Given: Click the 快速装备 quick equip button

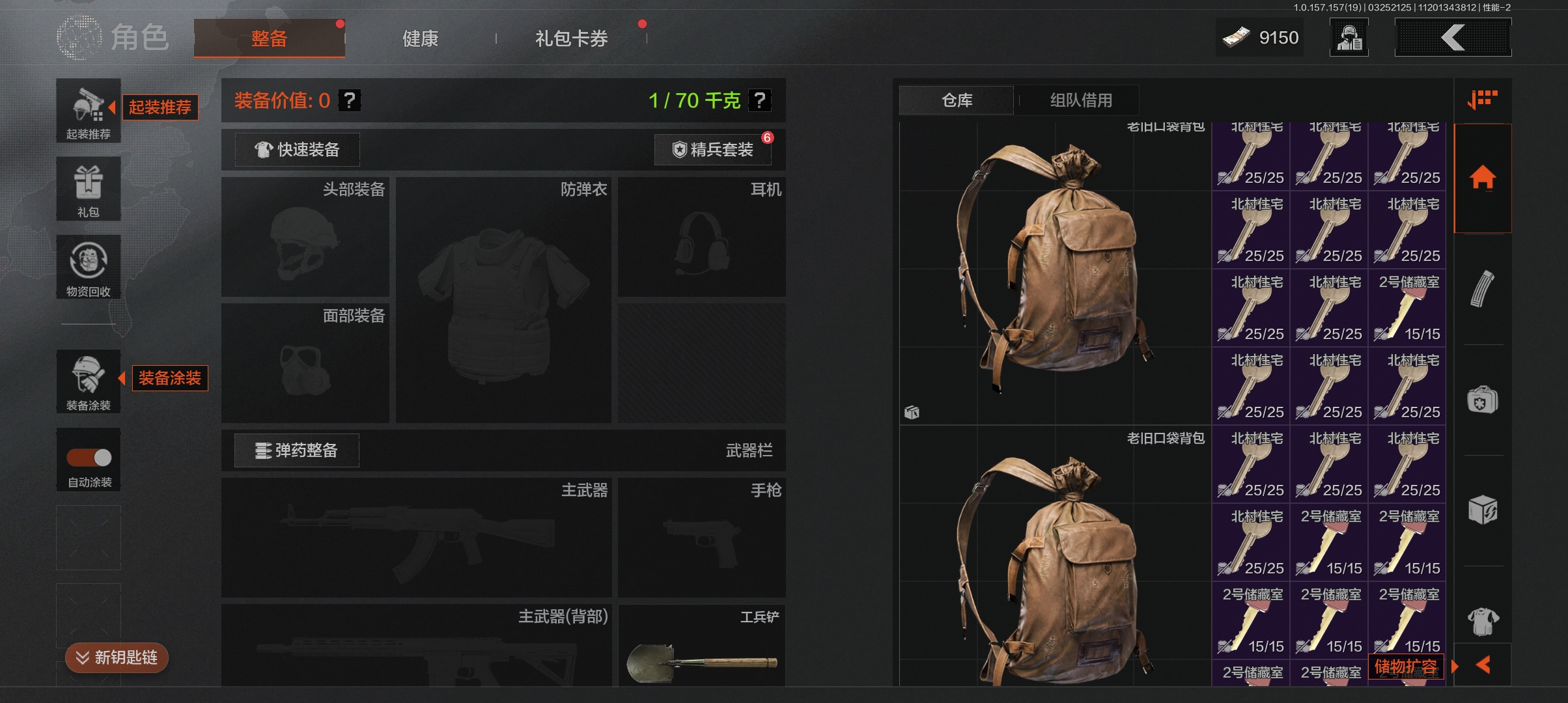Looking at the screenshot, I should (x=298, y=150).
